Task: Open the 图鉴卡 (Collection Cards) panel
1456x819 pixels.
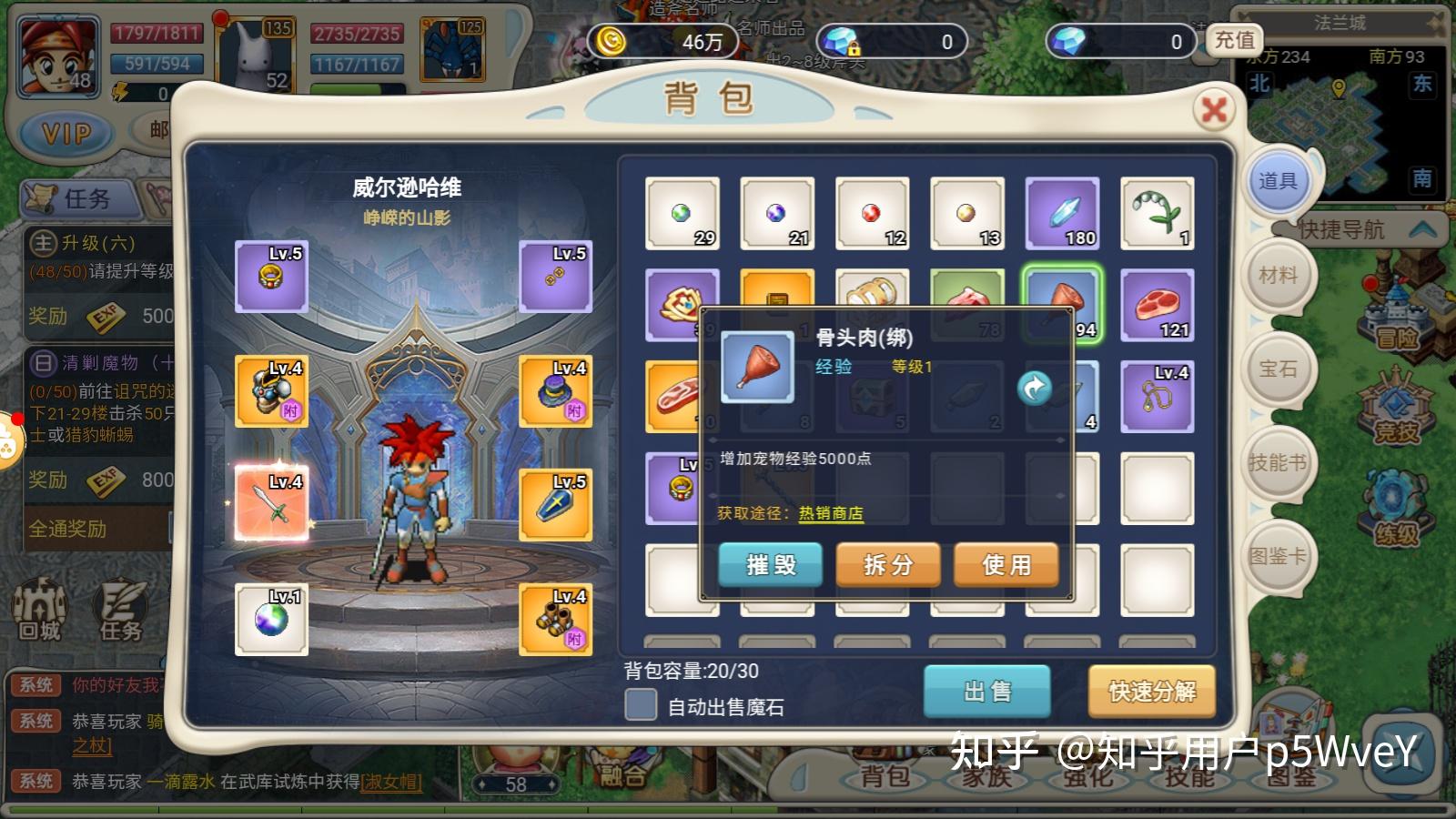Action: (1278, 556)
